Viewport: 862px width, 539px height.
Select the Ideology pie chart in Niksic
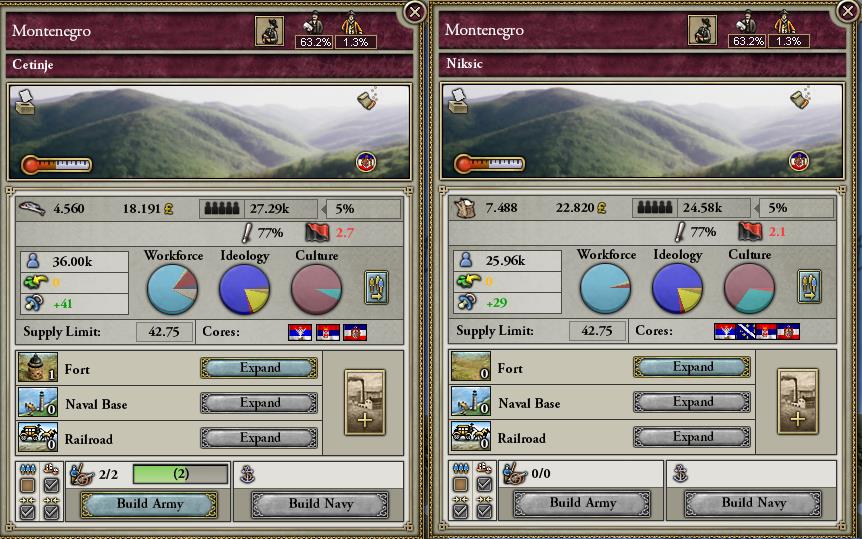[x=677, y=289]
